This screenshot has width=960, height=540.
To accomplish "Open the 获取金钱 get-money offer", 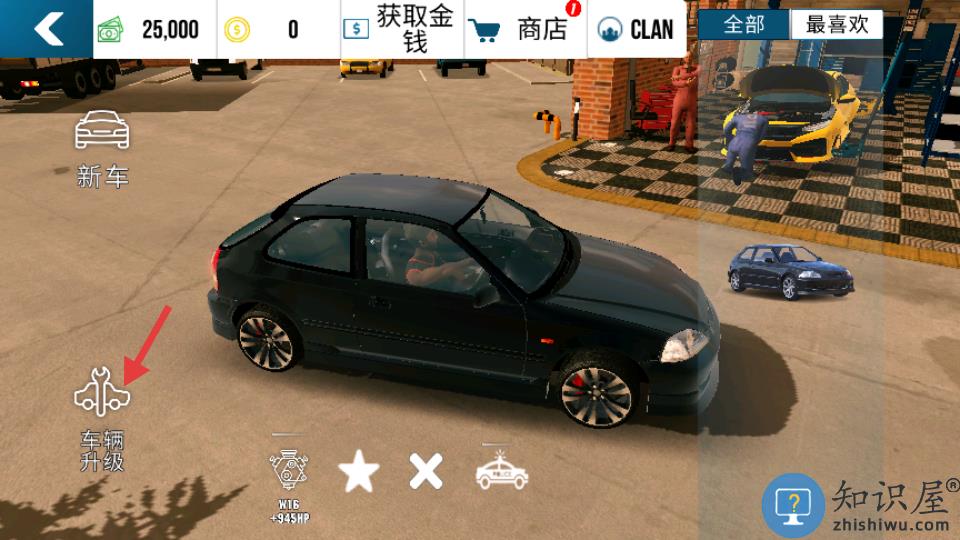I will 402,29.
